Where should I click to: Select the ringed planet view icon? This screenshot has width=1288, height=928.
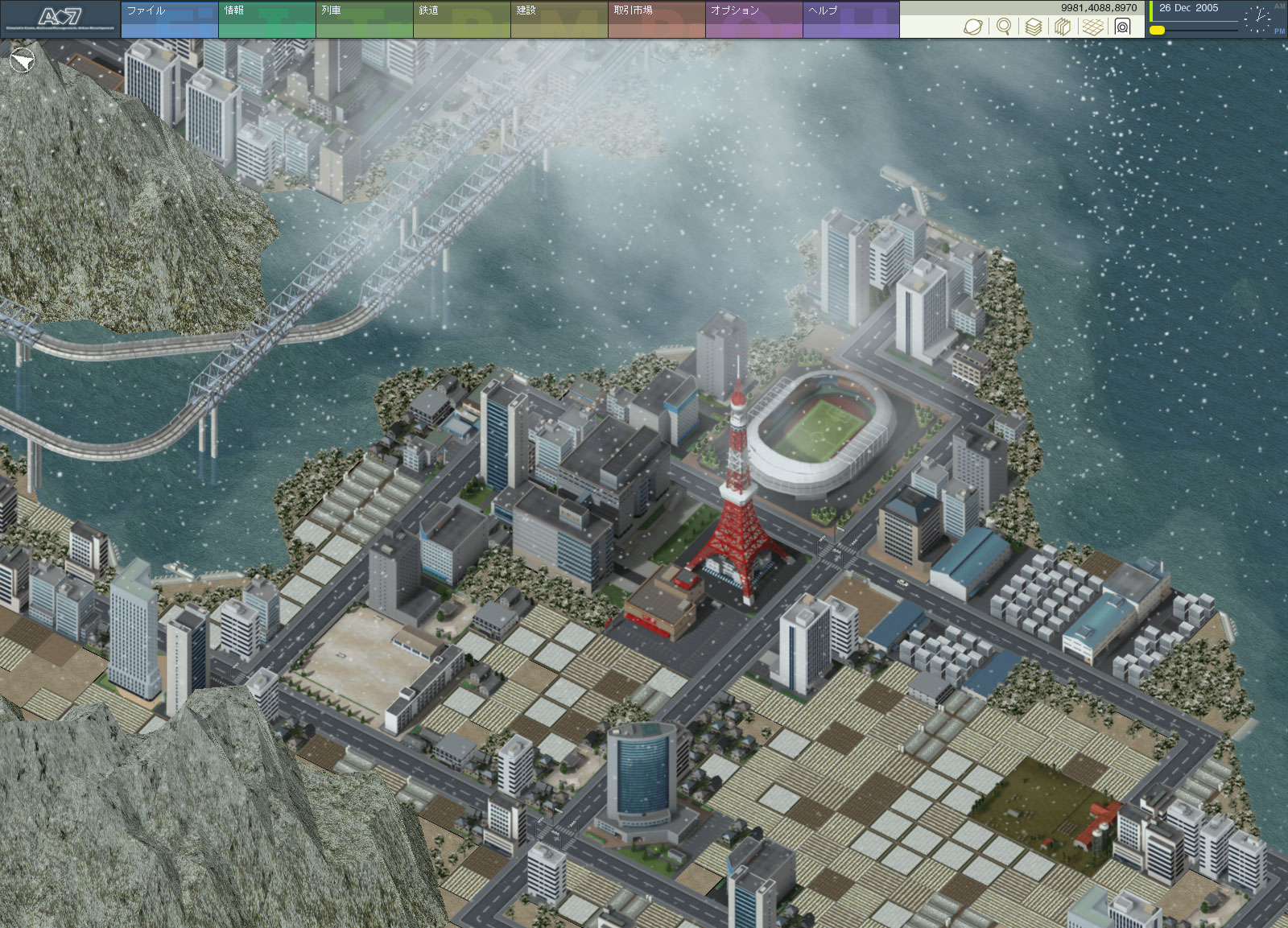pos(973,27)
